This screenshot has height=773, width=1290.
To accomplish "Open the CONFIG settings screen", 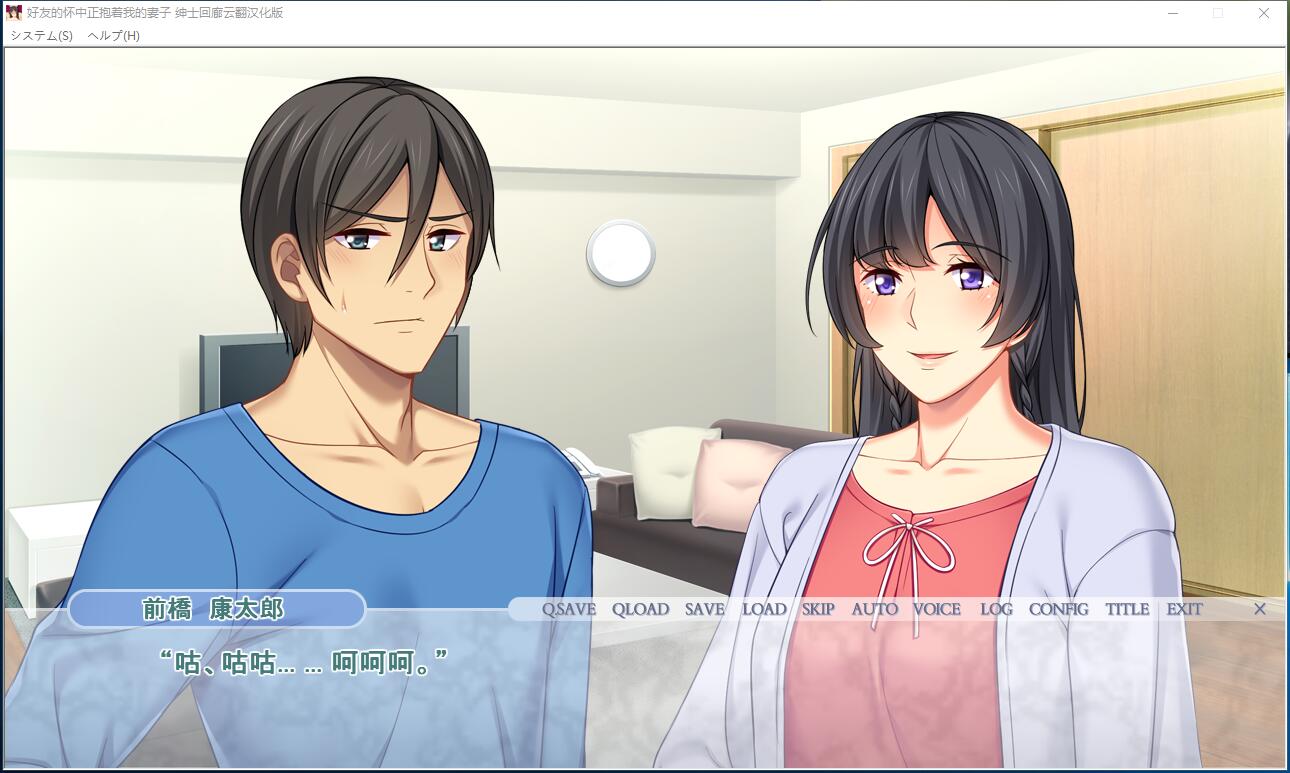I will (1058, 609).
